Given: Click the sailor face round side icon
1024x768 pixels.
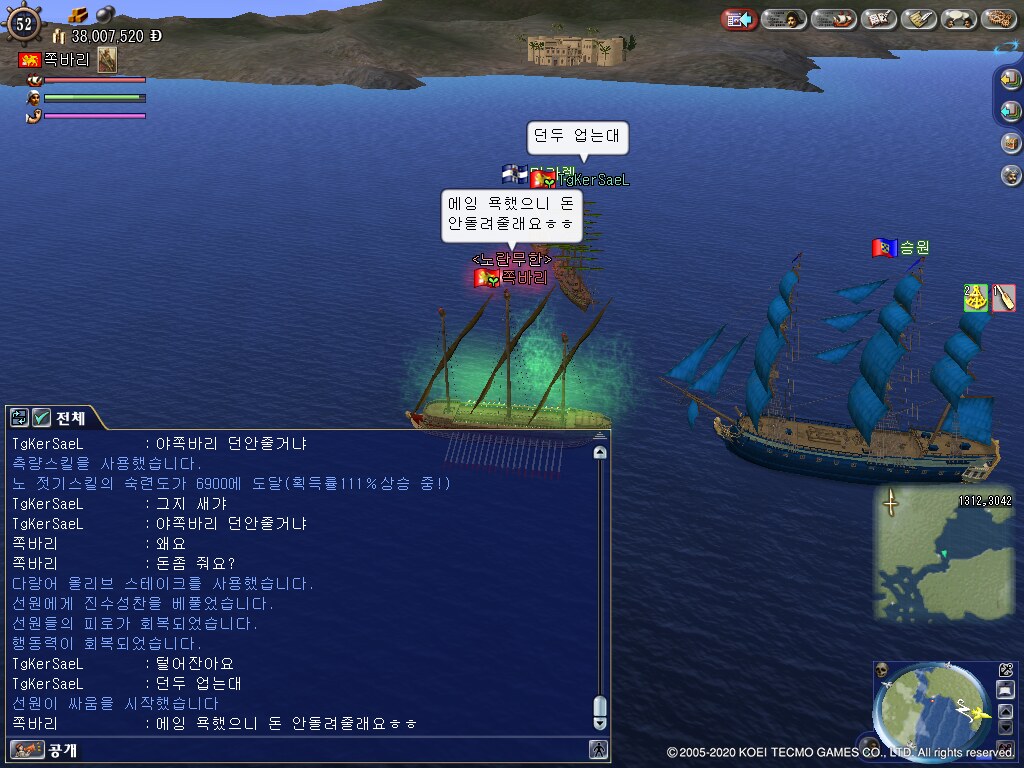Looking at the screenshot, I should (1011, 175).
